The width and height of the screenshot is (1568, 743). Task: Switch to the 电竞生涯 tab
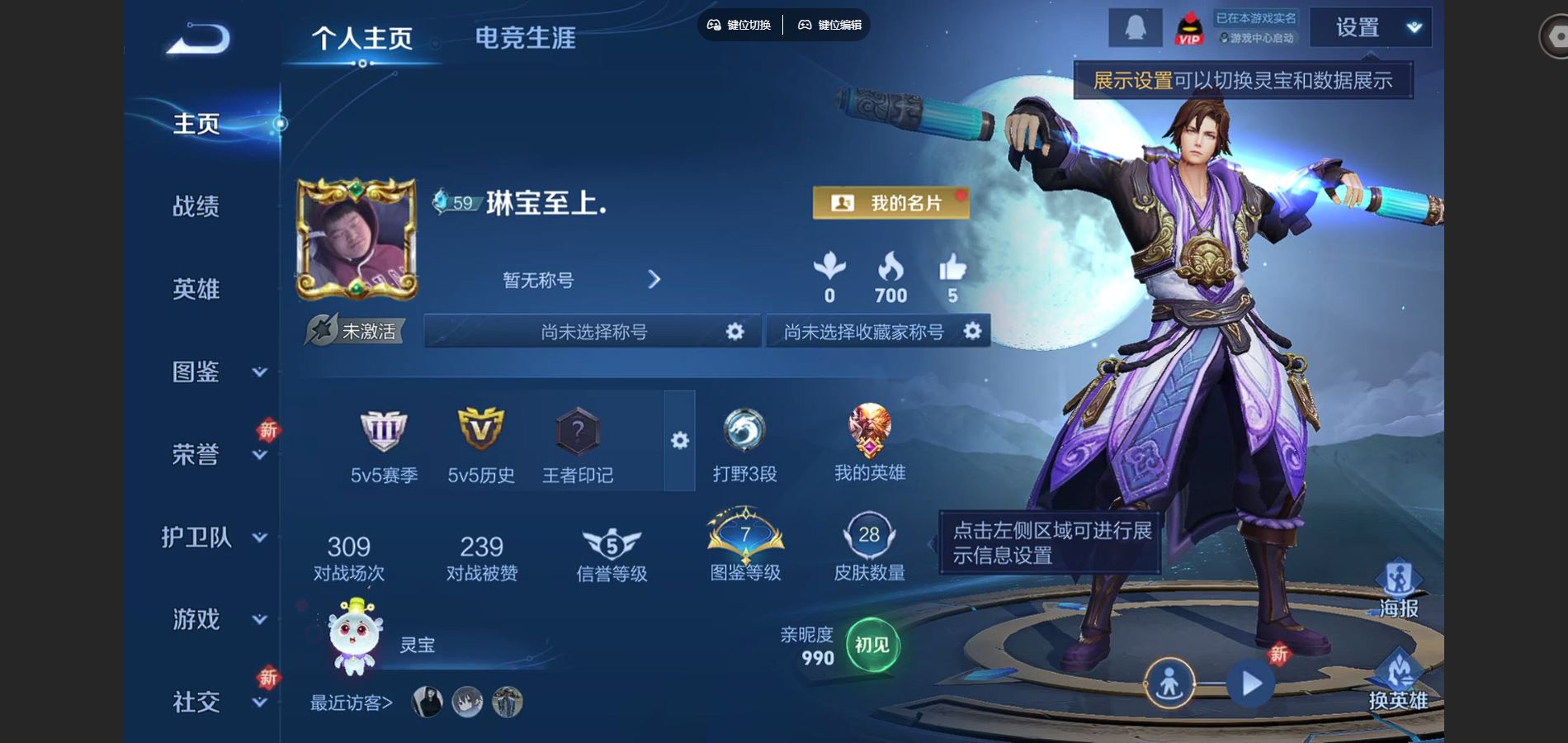[x=525, y=38]
